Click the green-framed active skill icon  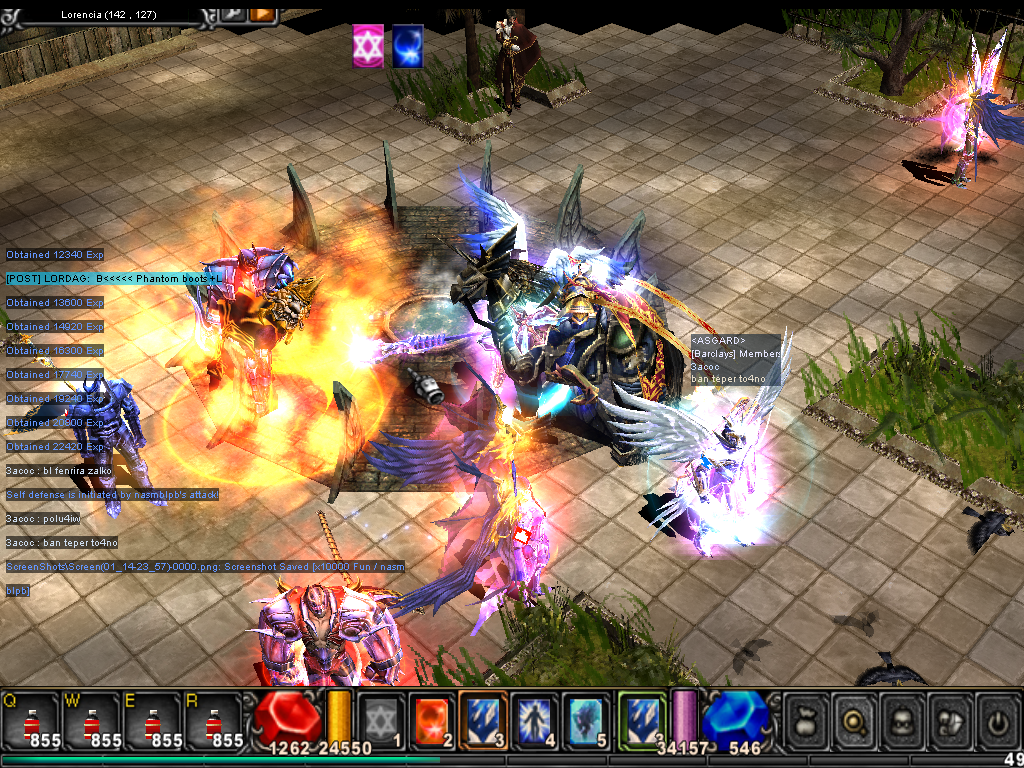click(641, 719)
